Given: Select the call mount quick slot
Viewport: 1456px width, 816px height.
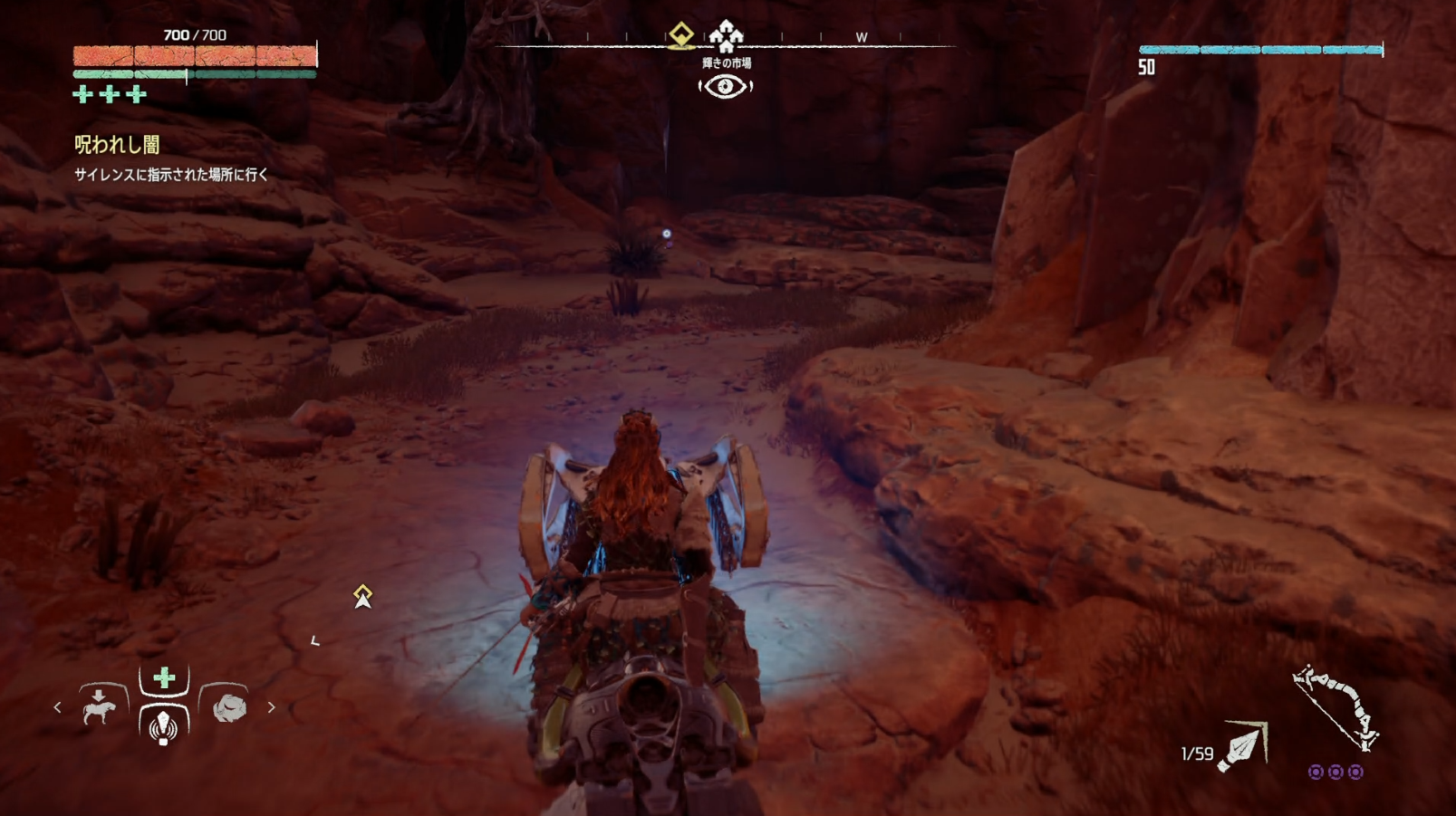Looking at the screenshot, I should [99, 706].
